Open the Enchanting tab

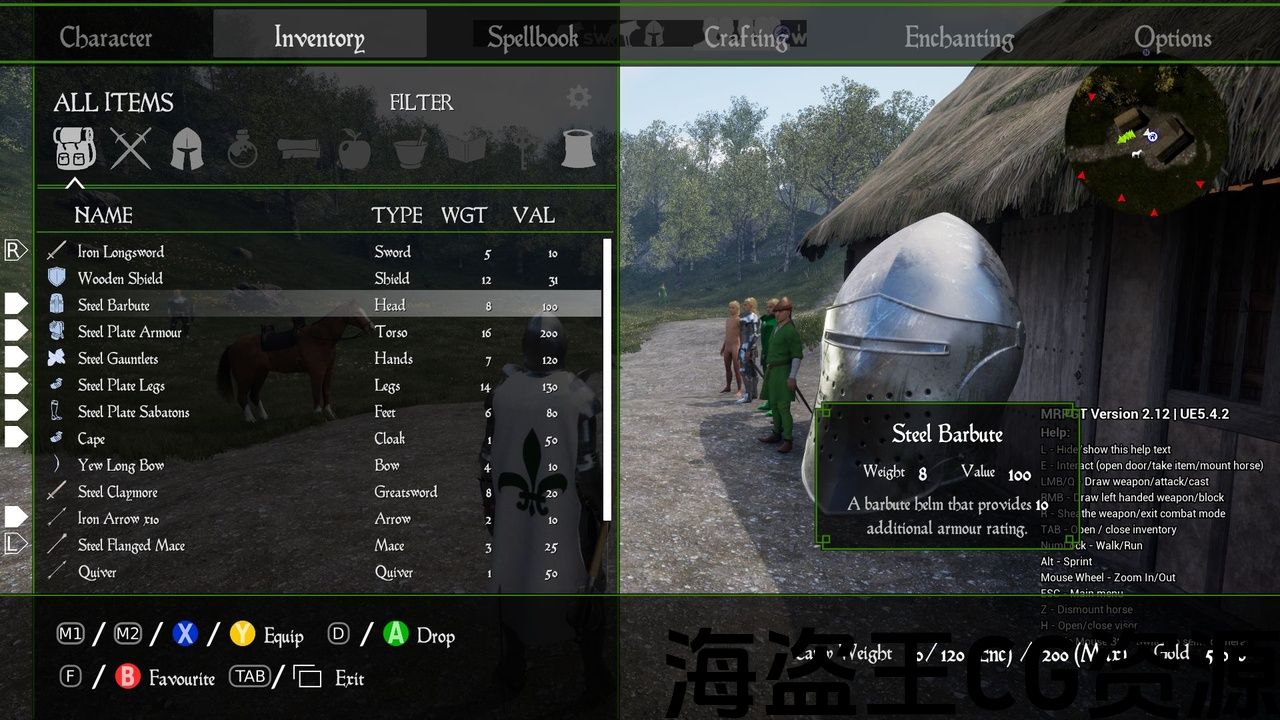(959, 38)
